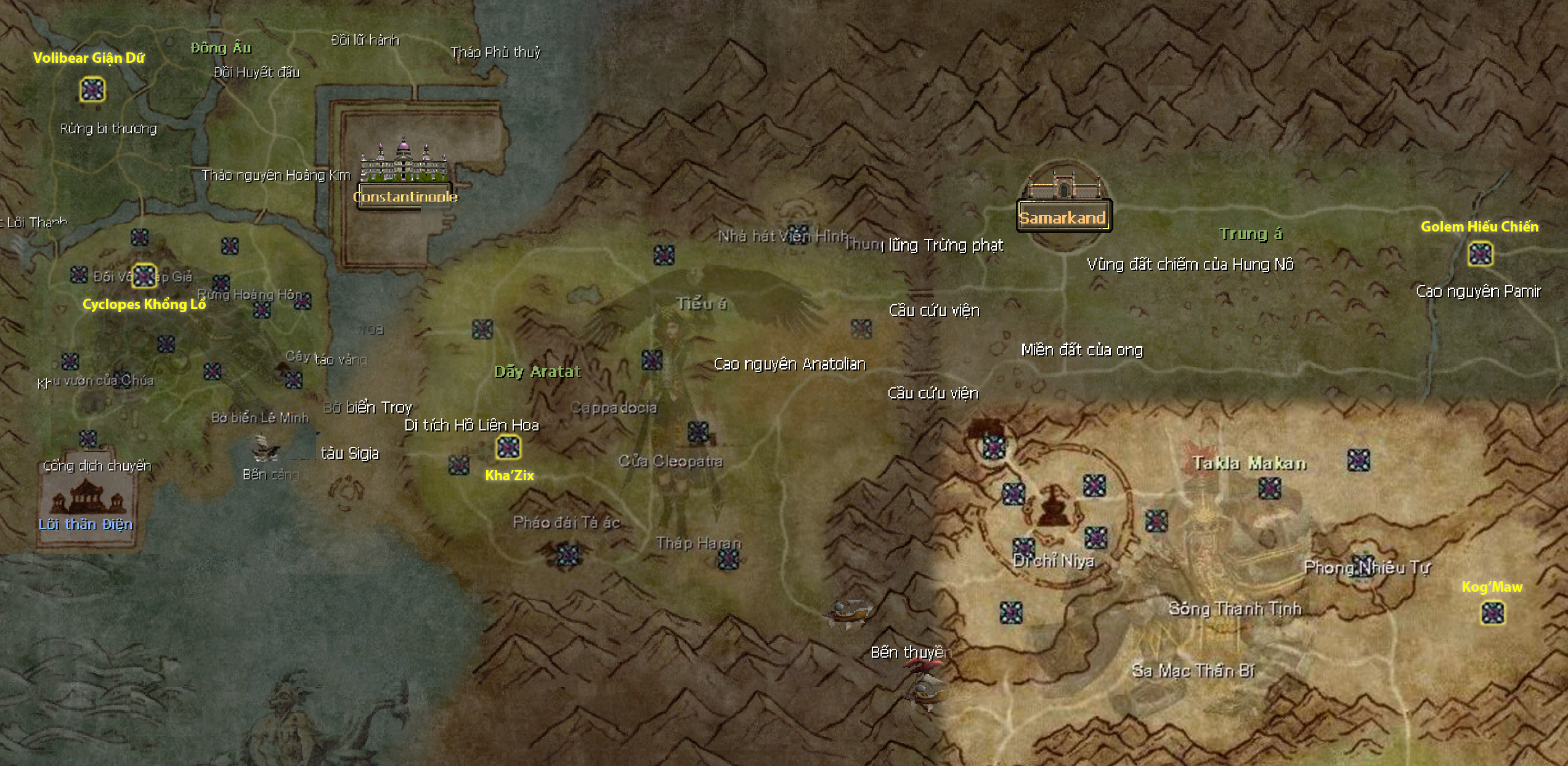This screenshot has width=1568, height=766.
Task: Select the Golem Hiếu Chiến marker
Action: tap(1480, 254)
